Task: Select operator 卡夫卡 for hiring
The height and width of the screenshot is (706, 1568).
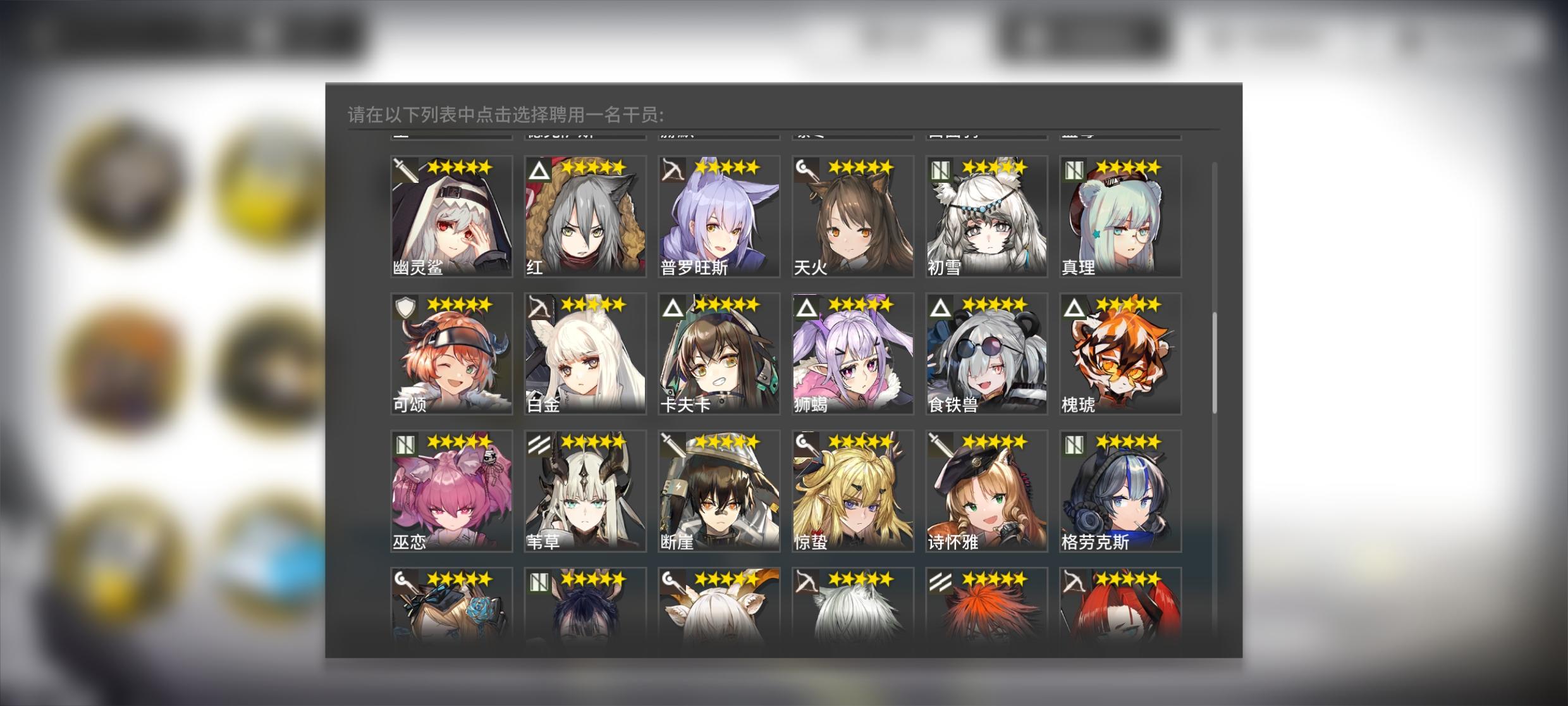Action: (718, 352)
